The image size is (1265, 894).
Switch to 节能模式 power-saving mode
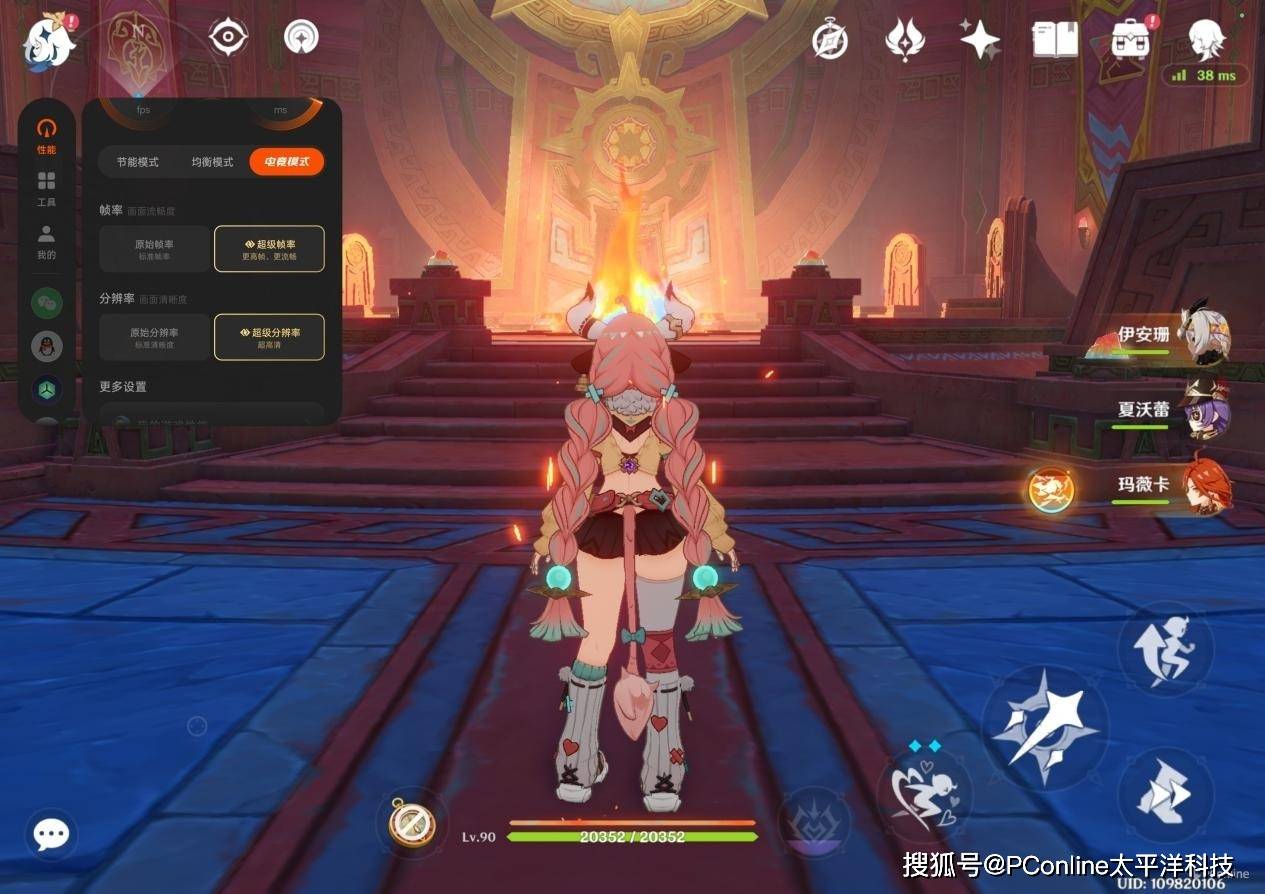pyautogui.click(x=137, y=162)
